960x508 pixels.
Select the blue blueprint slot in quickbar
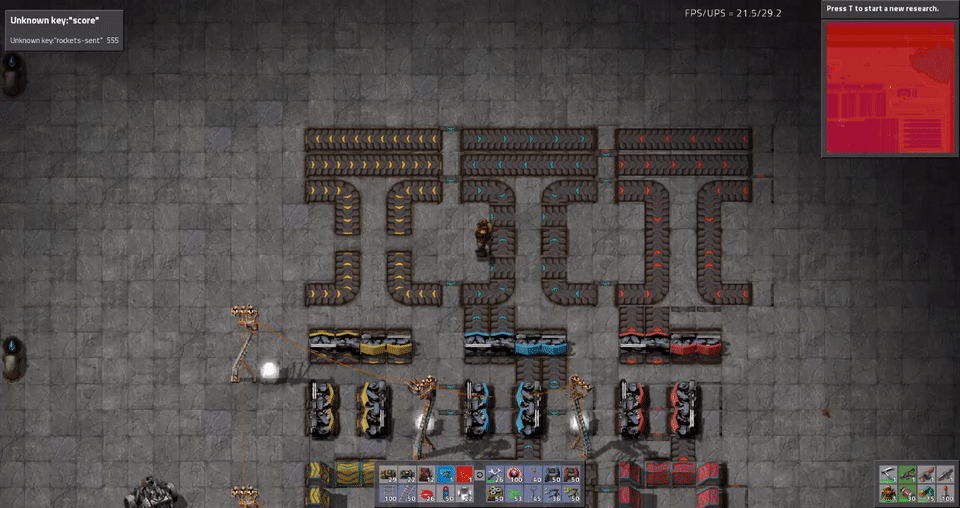click(x=445, y=474)
